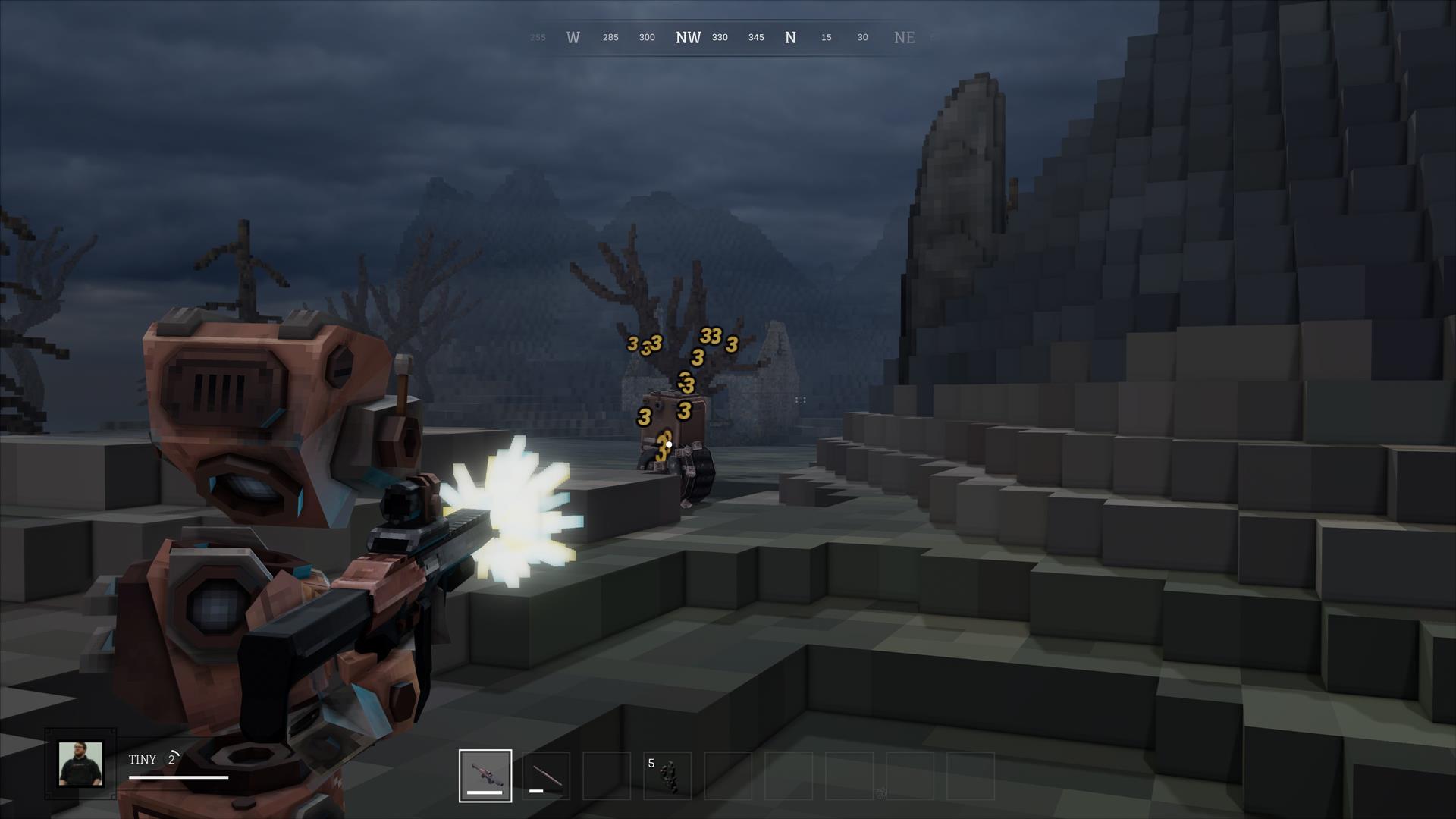1456x819 pixels.
Task: Click the 330 bearing on the compass
Action: pyautogui.click(x=719, y=37)
